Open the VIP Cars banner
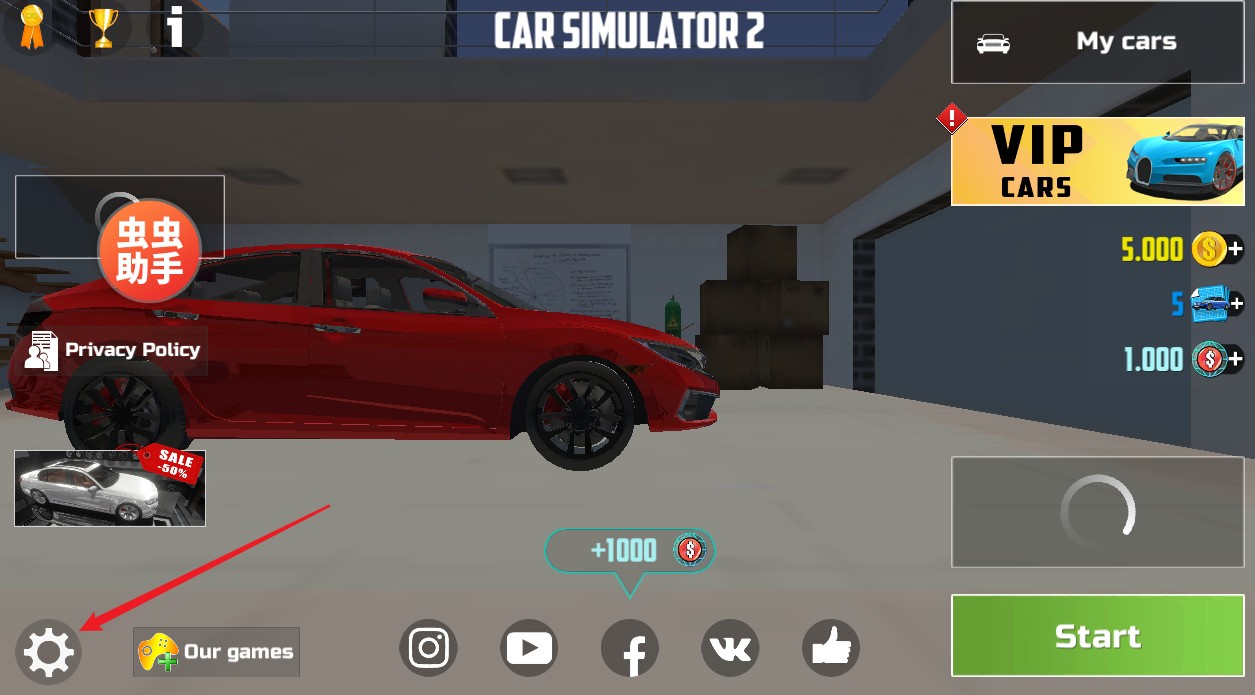Viewport: 1255px width, 695px height. 1097,161
